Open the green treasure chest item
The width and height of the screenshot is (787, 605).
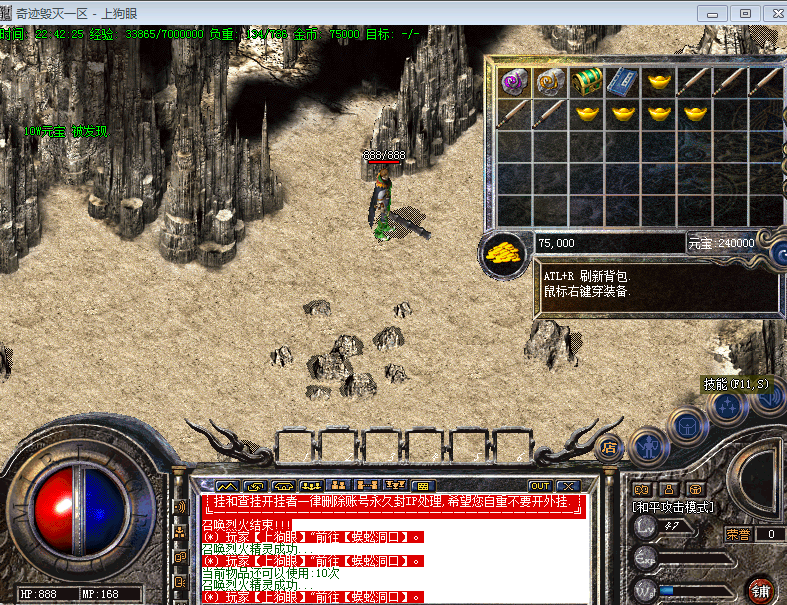586,80
